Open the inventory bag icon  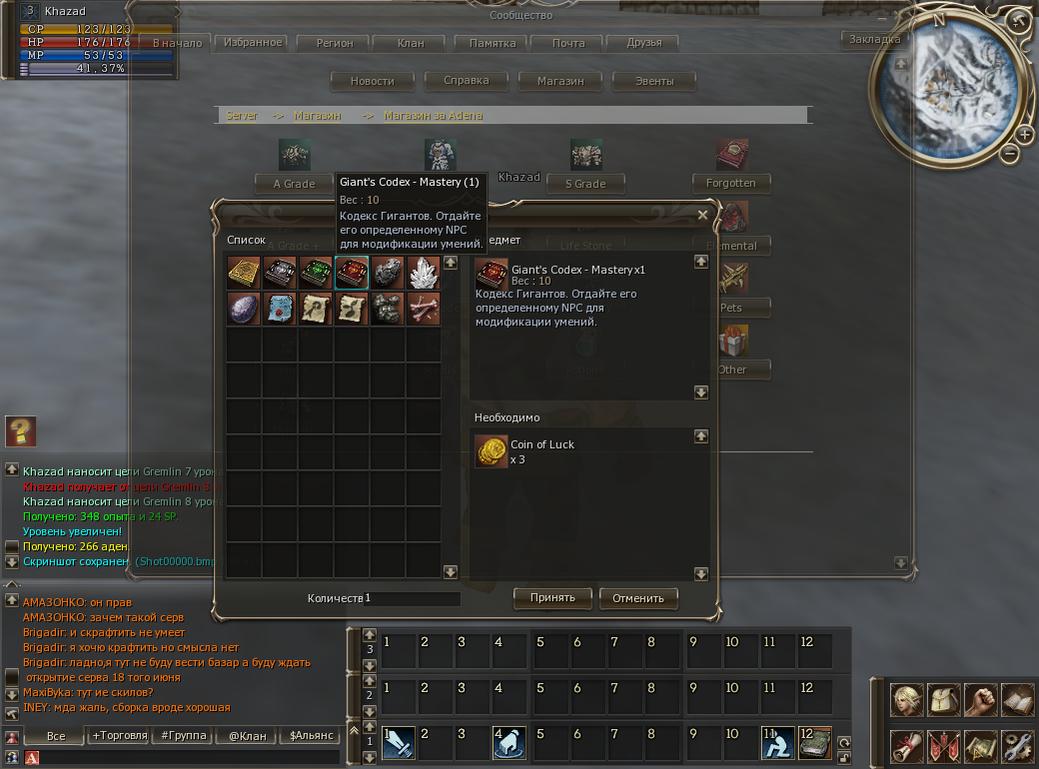coord(944,699)
